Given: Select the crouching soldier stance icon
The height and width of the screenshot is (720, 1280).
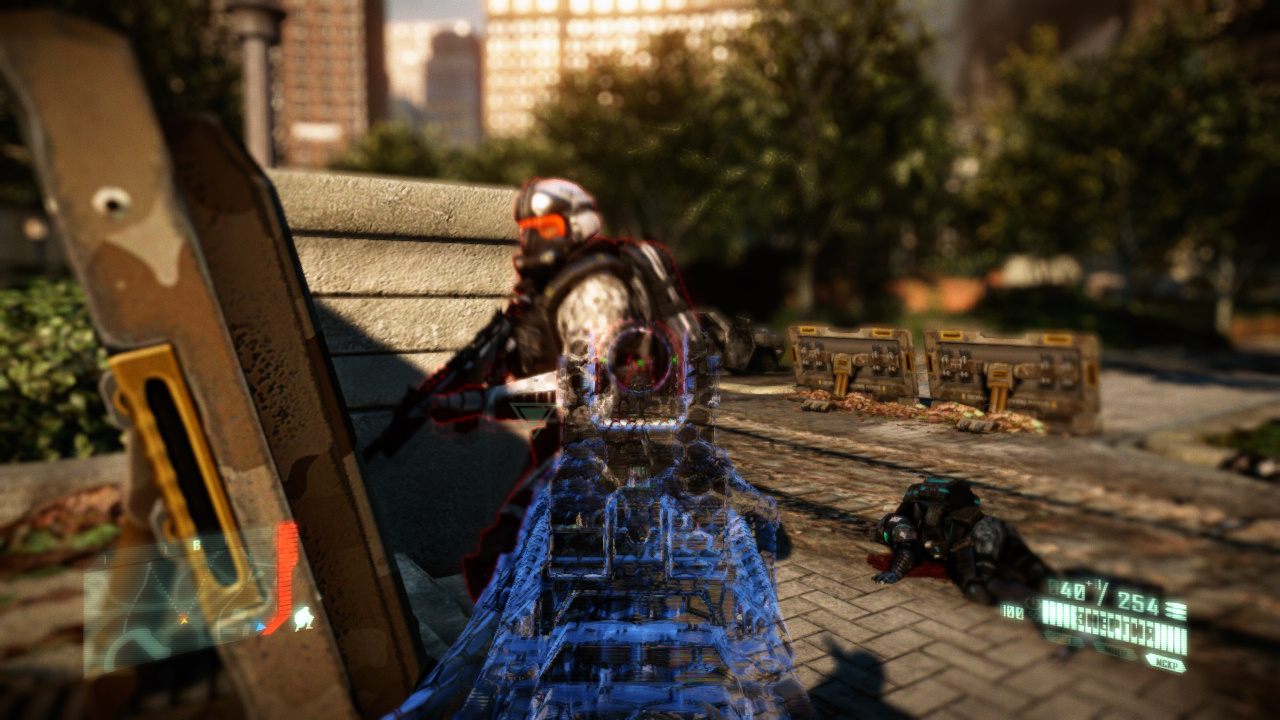Looking at the screenshot, I should [x=303, y=618].
